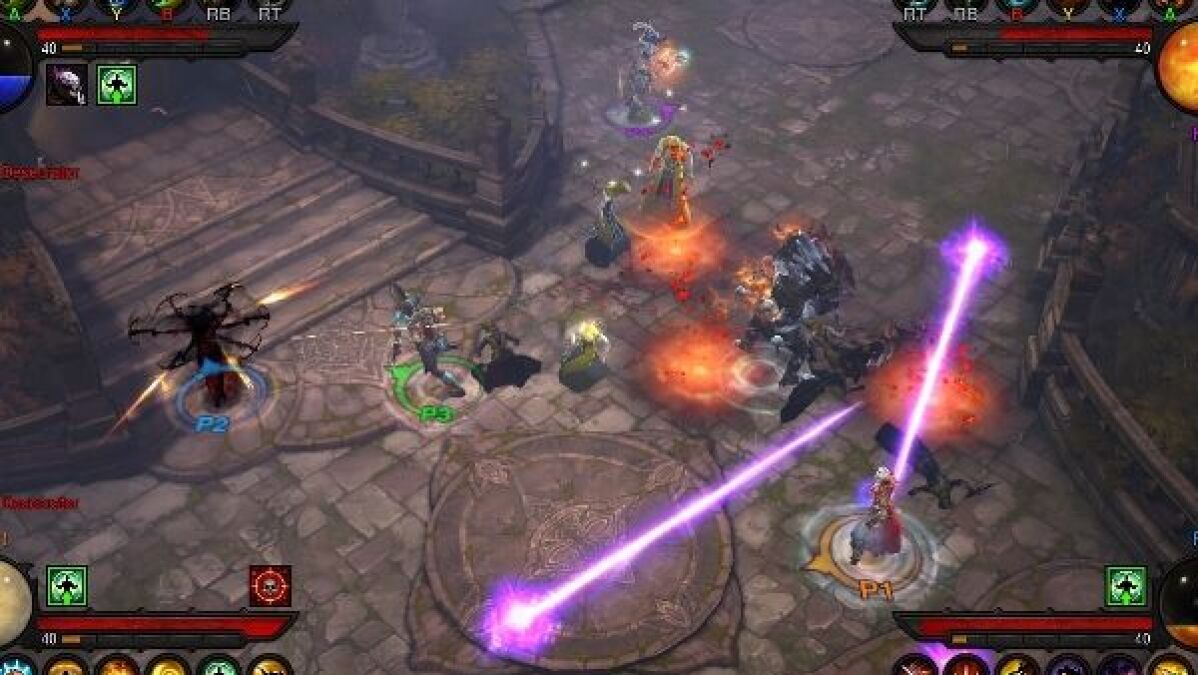This screenshot has width=1198, height=675.
Task: Click the green buff icon beside the purple skull
Action: [117, 85]
